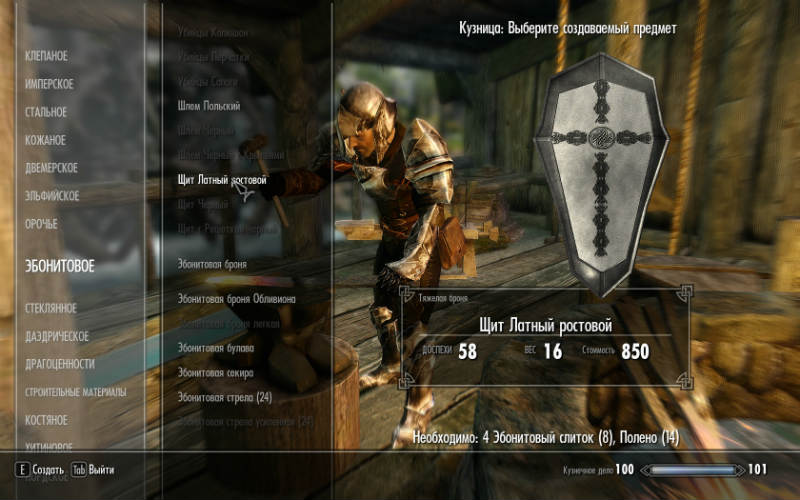
Task: Select the Костяное category
Action: point(46,420)
